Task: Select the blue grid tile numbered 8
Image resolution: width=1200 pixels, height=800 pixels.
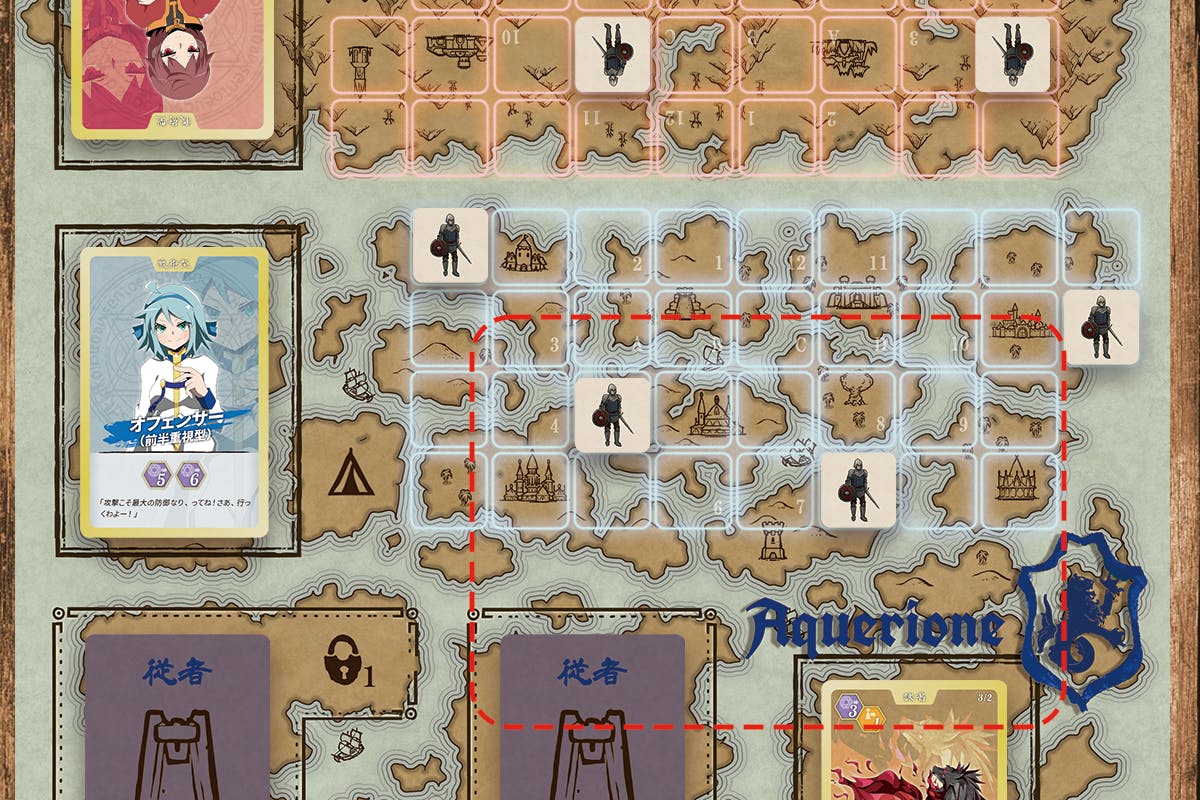Action: point(857,410)
